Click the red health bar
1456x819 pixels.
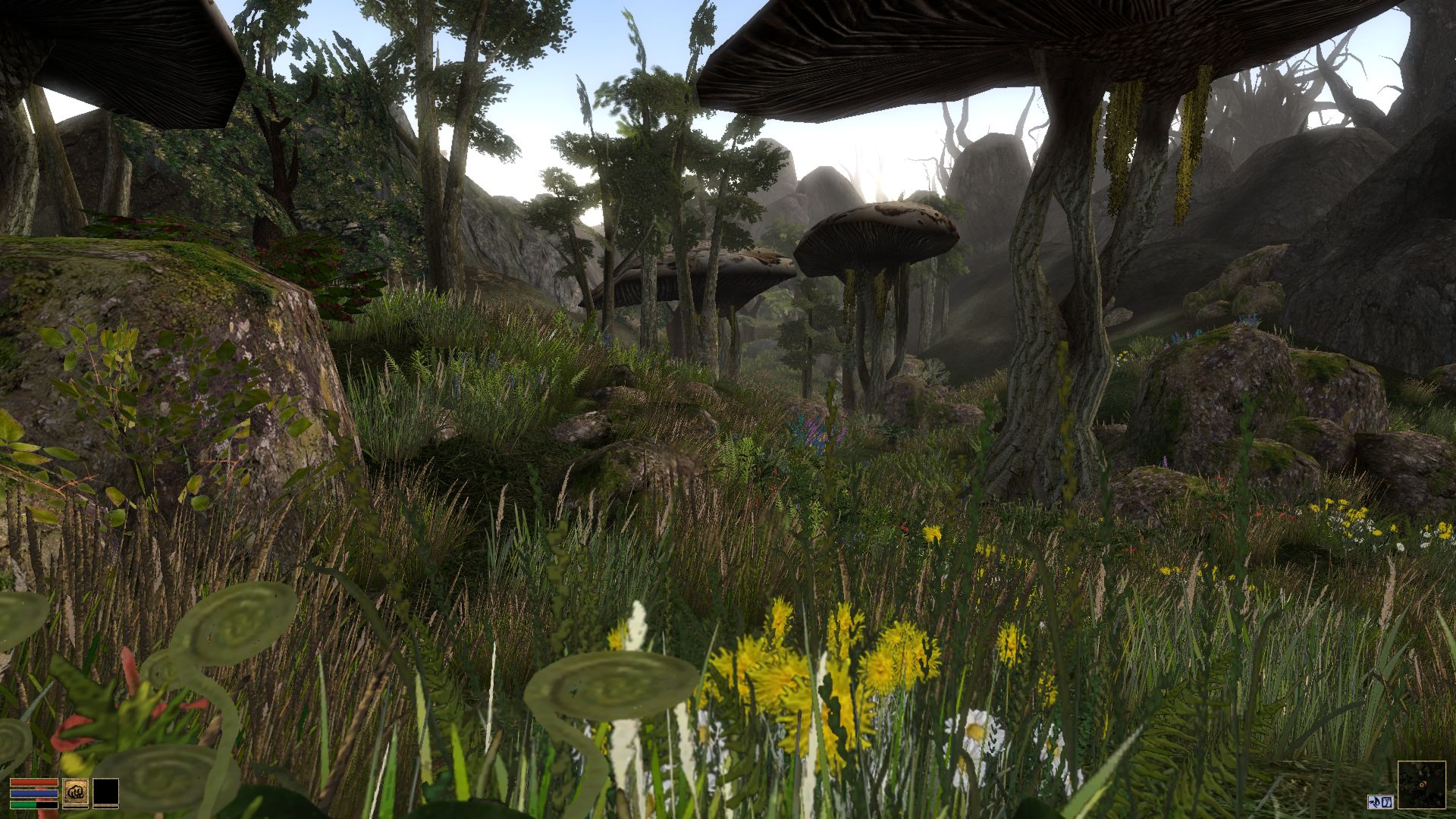click(x=34, y=782)
